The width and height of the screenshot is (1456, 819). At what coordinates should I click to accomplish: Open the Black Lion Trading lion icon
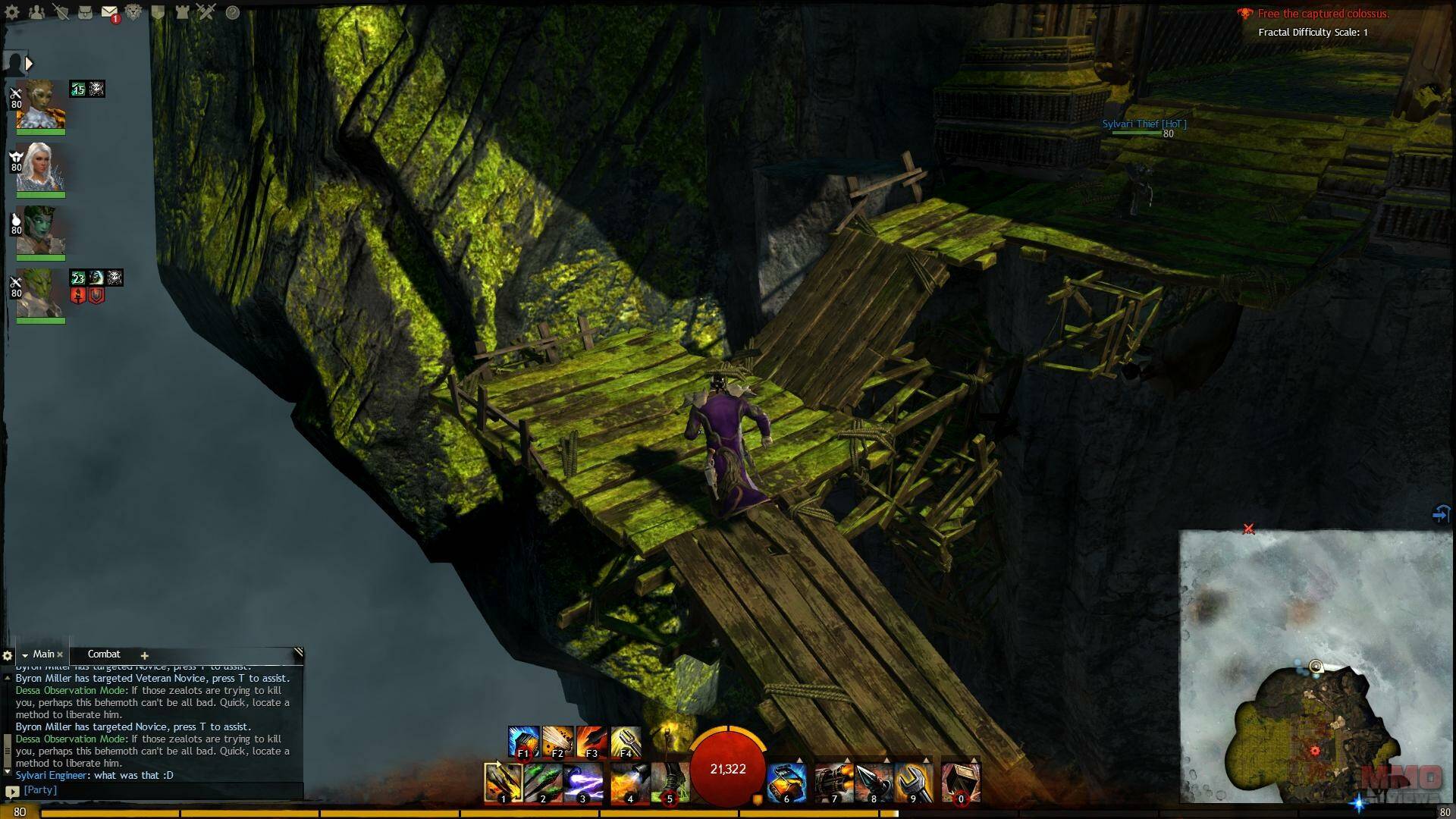coord(133,12)
